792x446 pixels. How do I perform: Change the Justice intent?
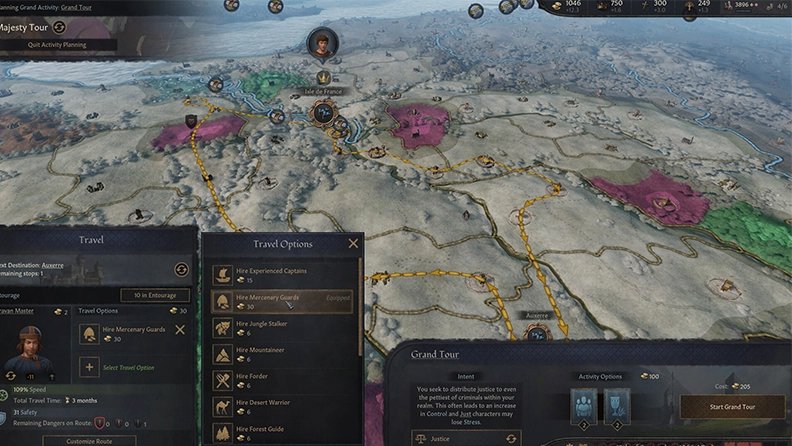(x=512, y=438)
